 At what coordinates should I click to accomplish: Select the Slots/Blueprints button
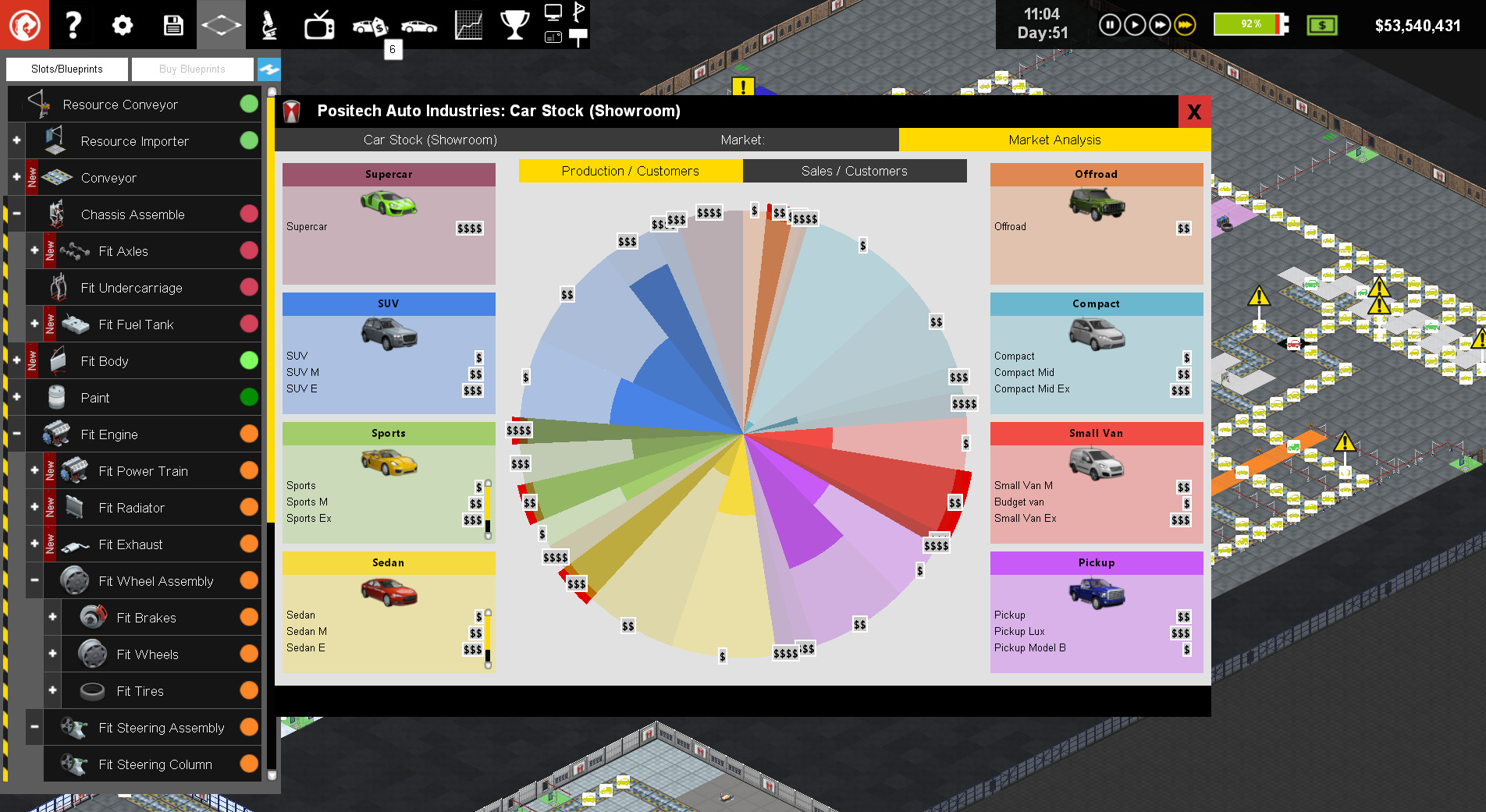click(x=66, y=69)
